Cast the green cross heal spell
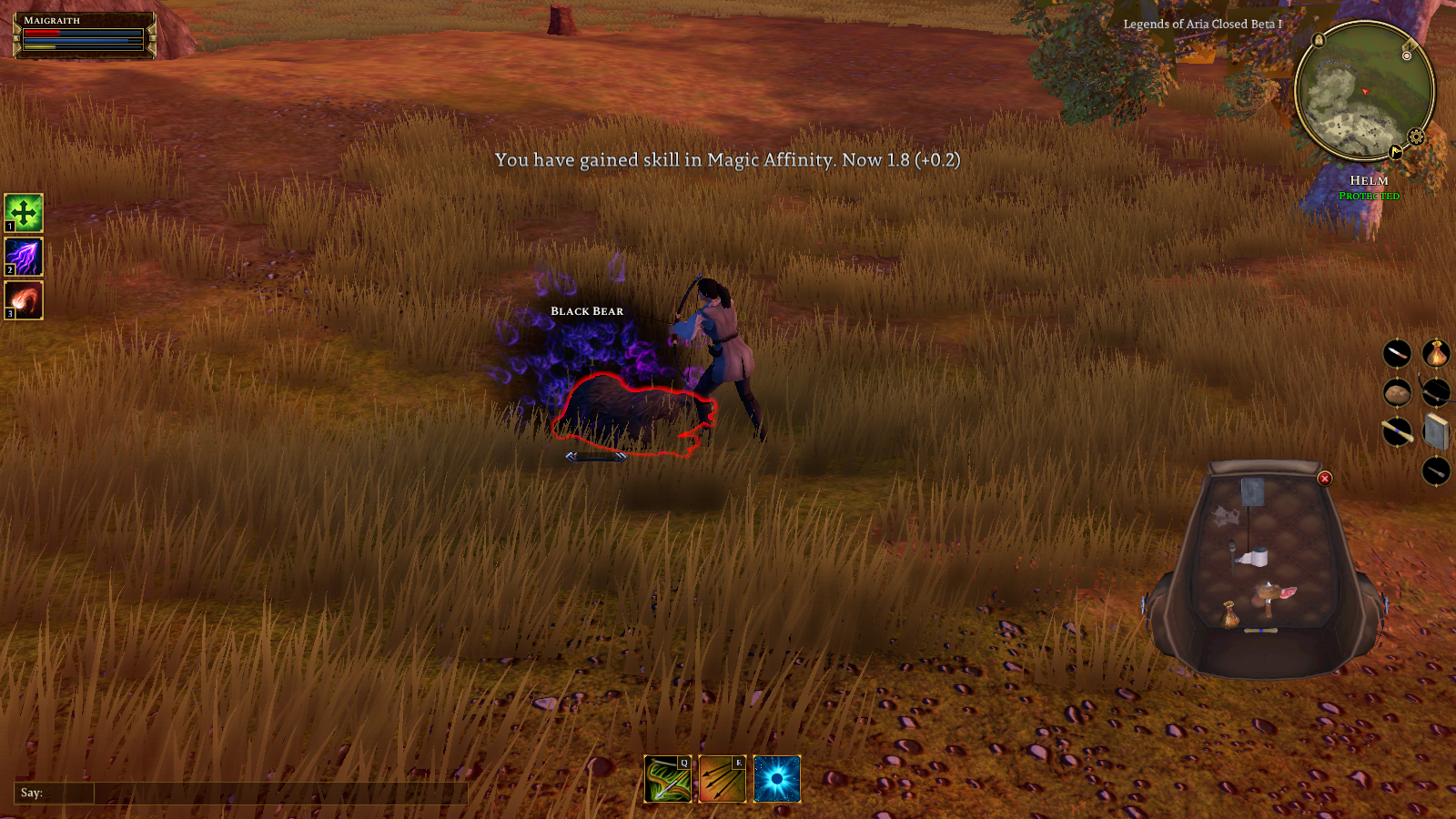 tap(24, 213)
